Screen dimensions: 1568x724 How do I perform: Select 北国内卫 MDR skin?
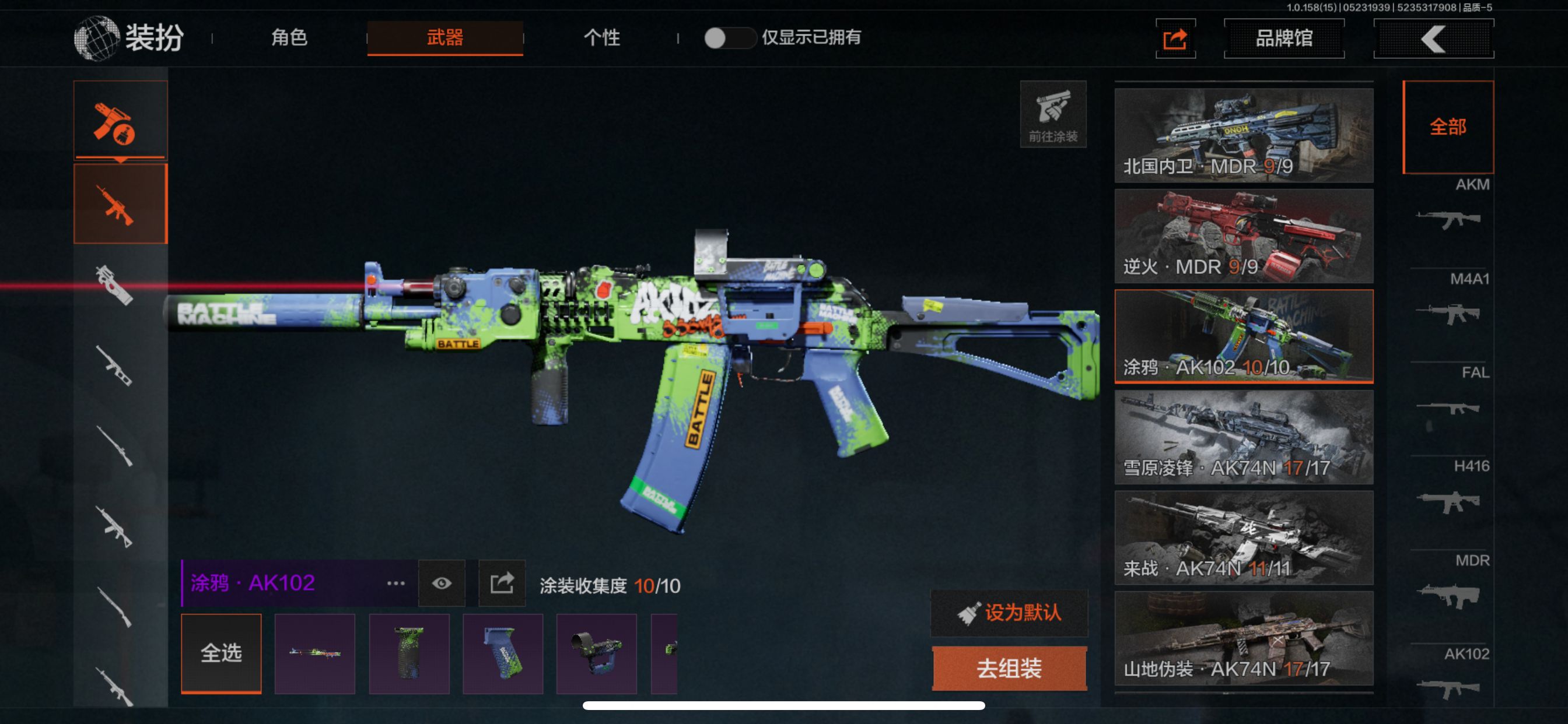1244,135
